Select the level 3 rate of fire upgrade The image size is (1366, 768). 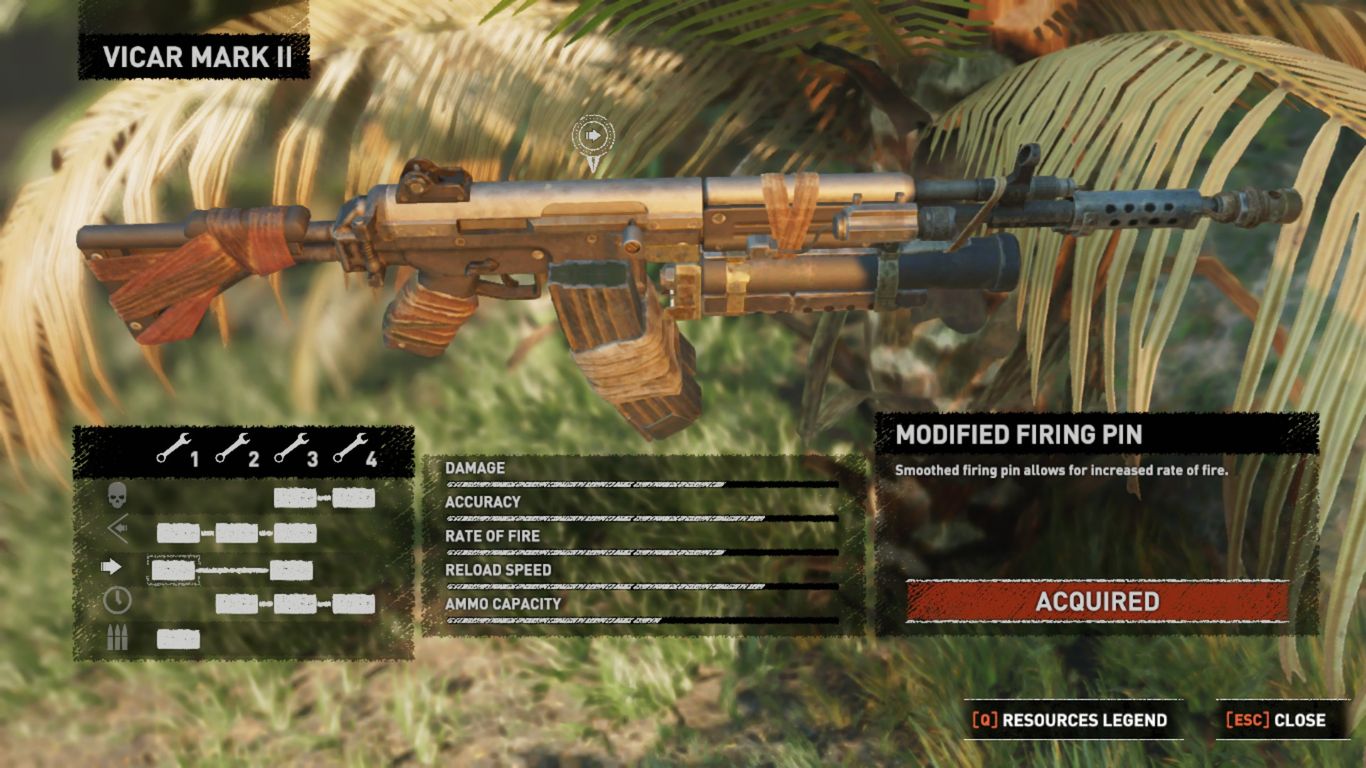click(291, 571)
